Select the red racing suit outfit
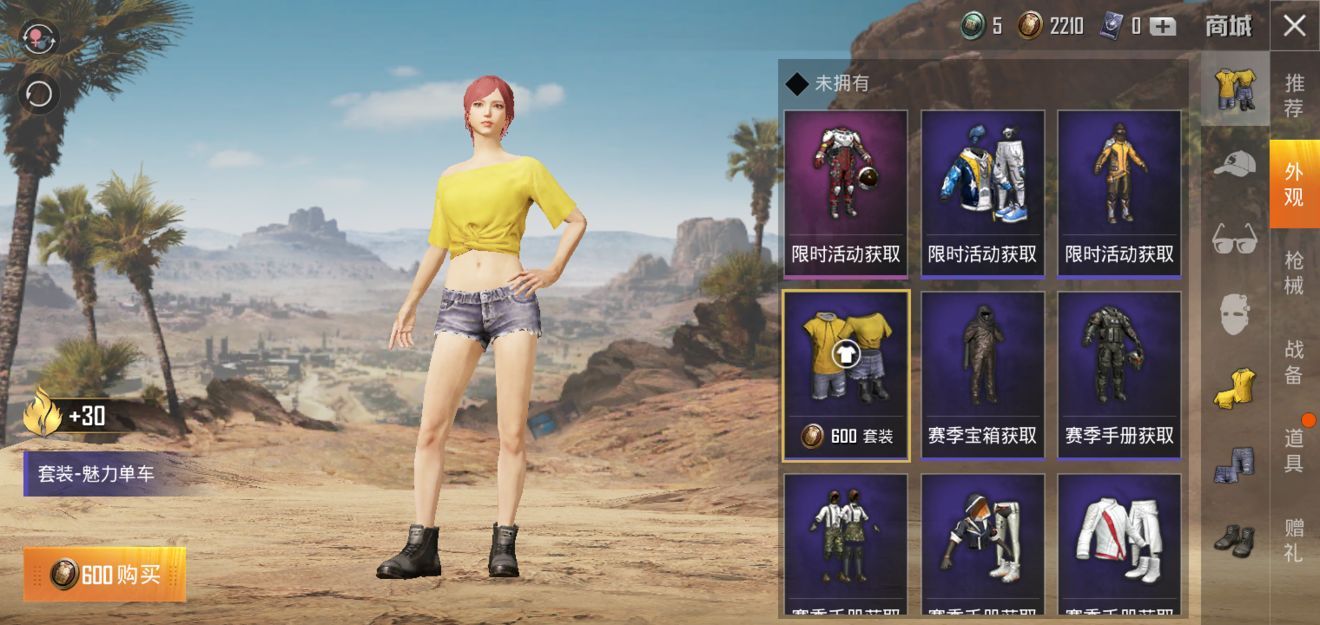 point(846,193)
